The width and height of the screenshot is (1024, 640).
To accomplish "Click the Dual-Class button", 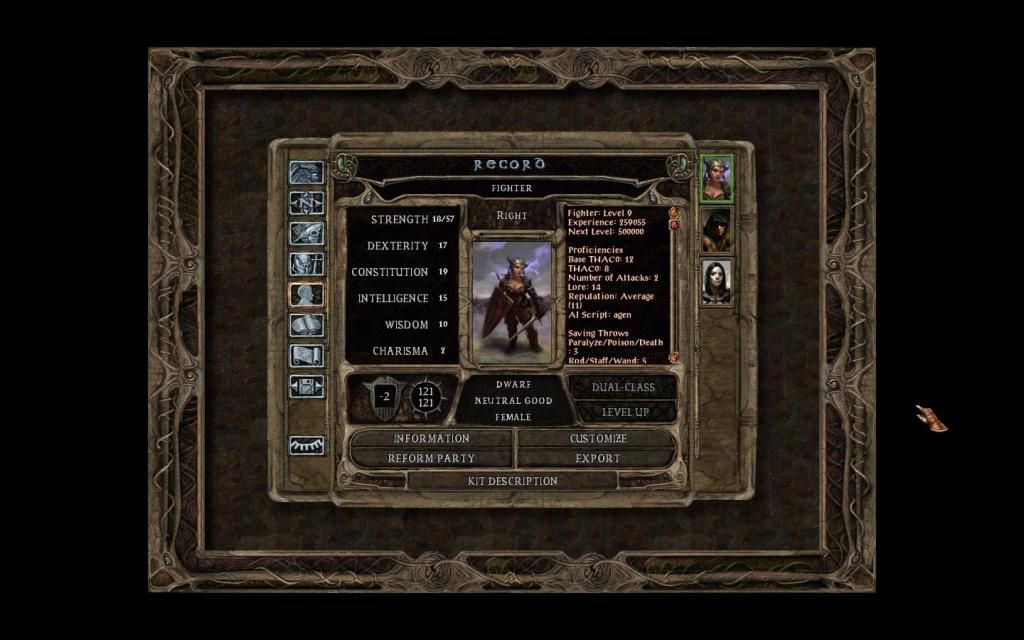I will coord(624,387).
